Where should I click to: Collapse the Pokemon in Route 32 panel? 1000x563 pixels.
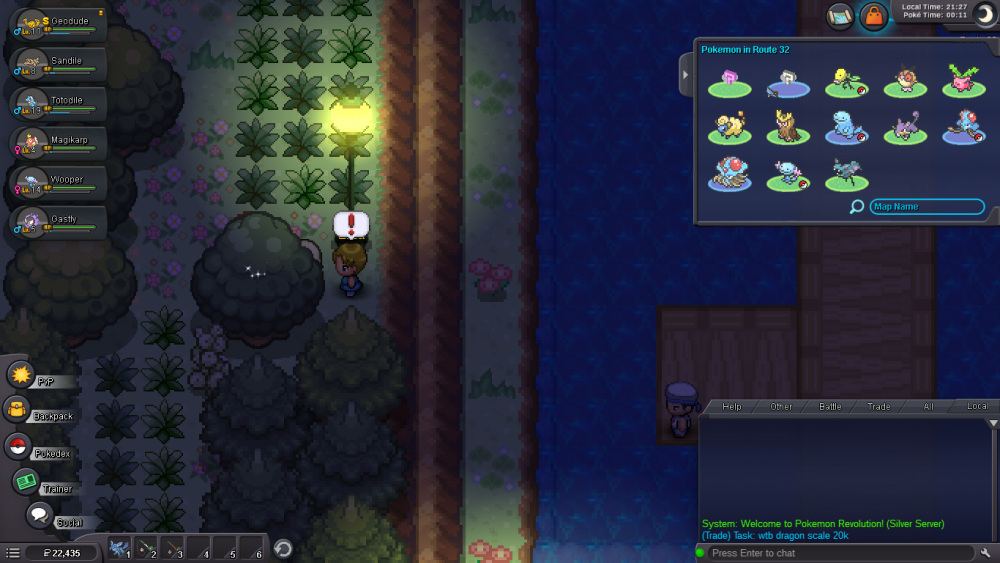tap(686, 75)
